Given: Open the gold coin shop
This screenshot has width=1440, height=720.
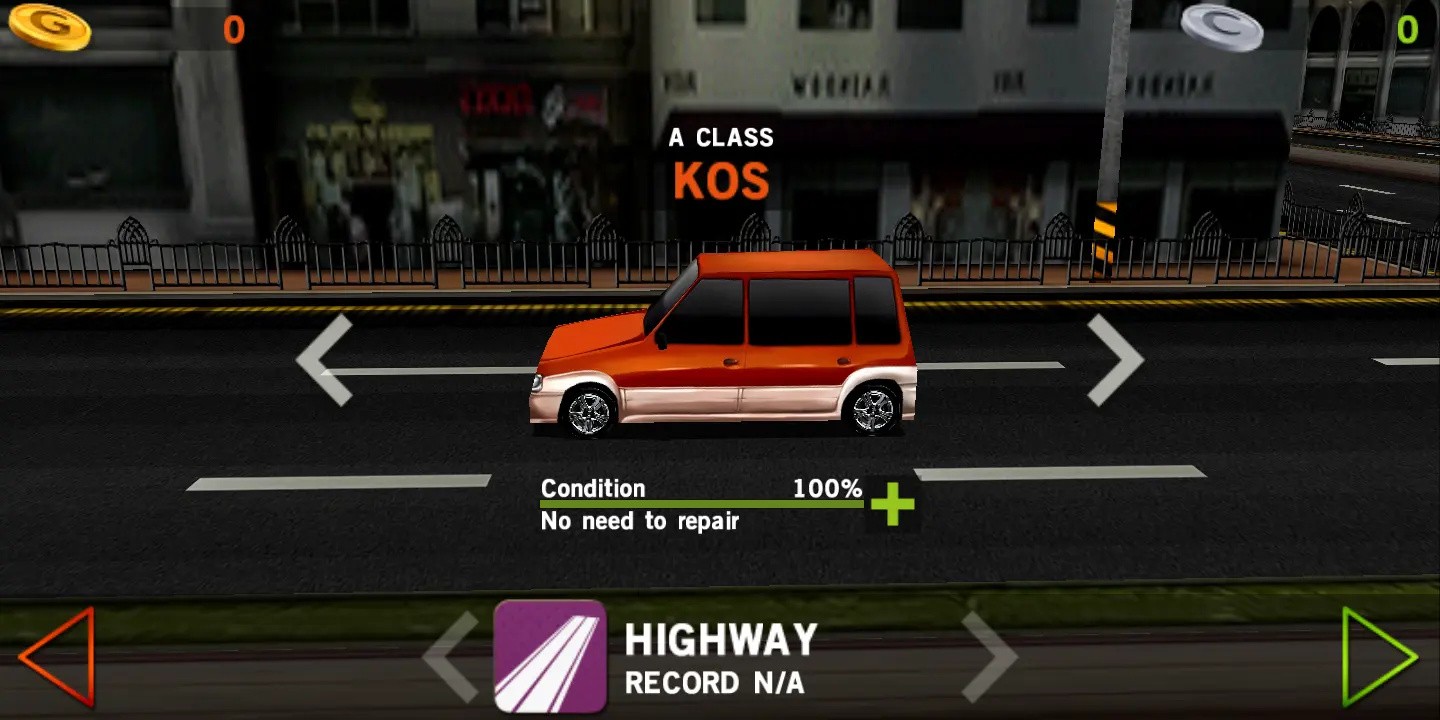Looking at the screenshot, I should tap(50, 27).
